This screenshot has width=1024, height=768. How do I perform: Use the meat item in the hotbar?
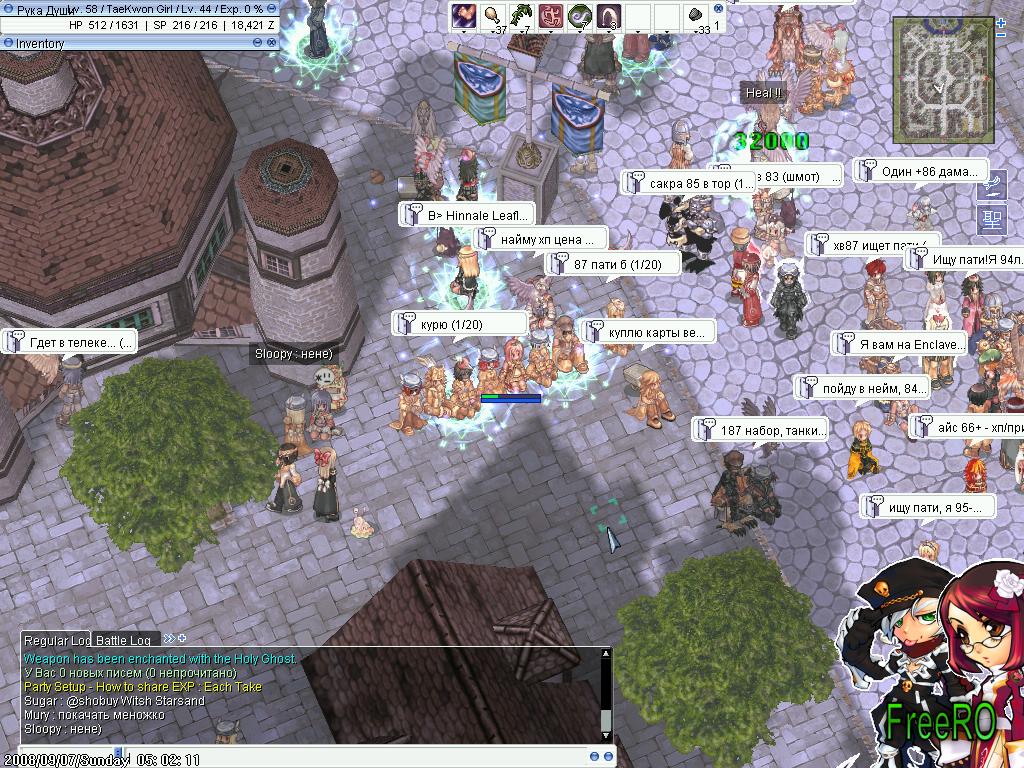coord(492,15)
